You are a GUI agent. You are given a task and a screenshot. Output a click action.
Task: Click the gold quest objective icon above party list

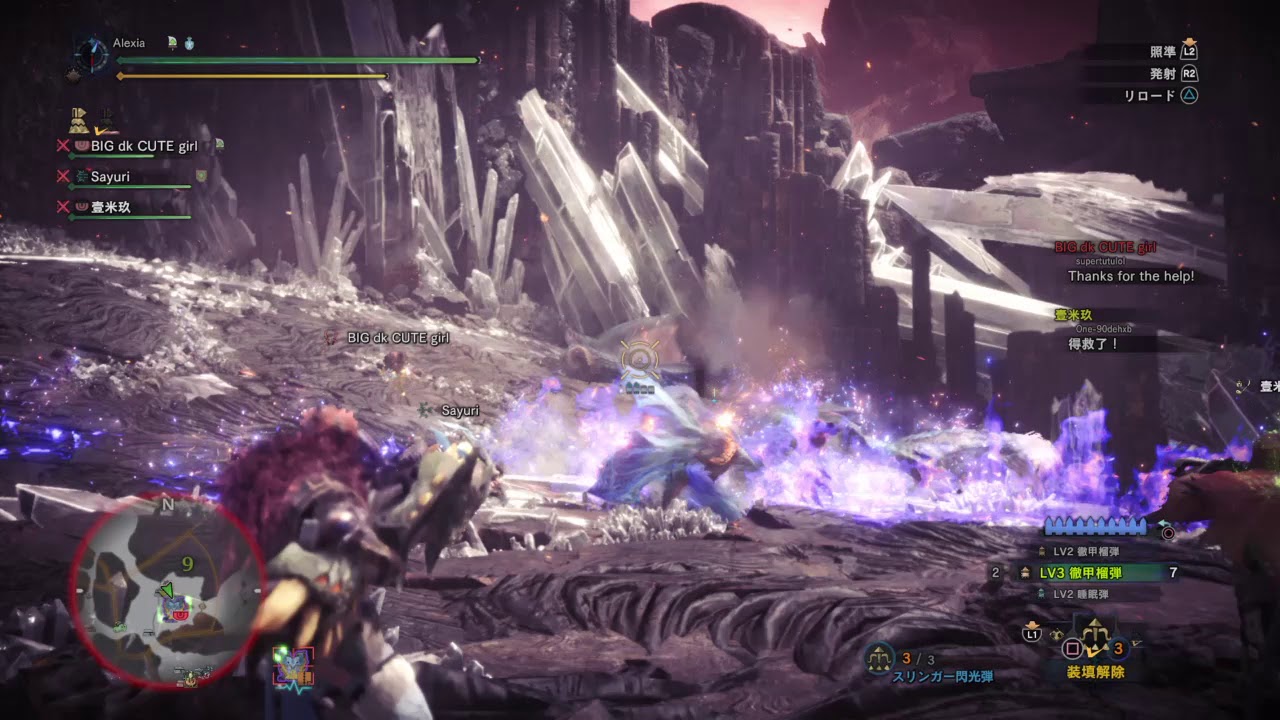click(x=78, y=121)
